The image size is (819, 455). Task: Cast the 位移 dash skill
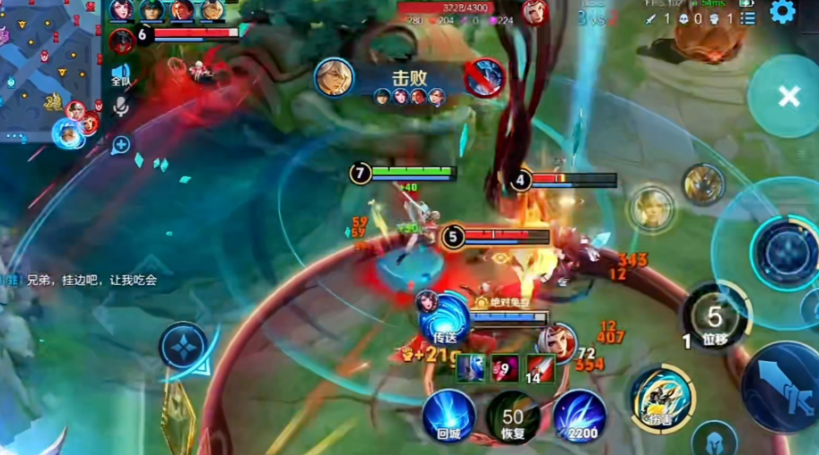tap(715, 317)
